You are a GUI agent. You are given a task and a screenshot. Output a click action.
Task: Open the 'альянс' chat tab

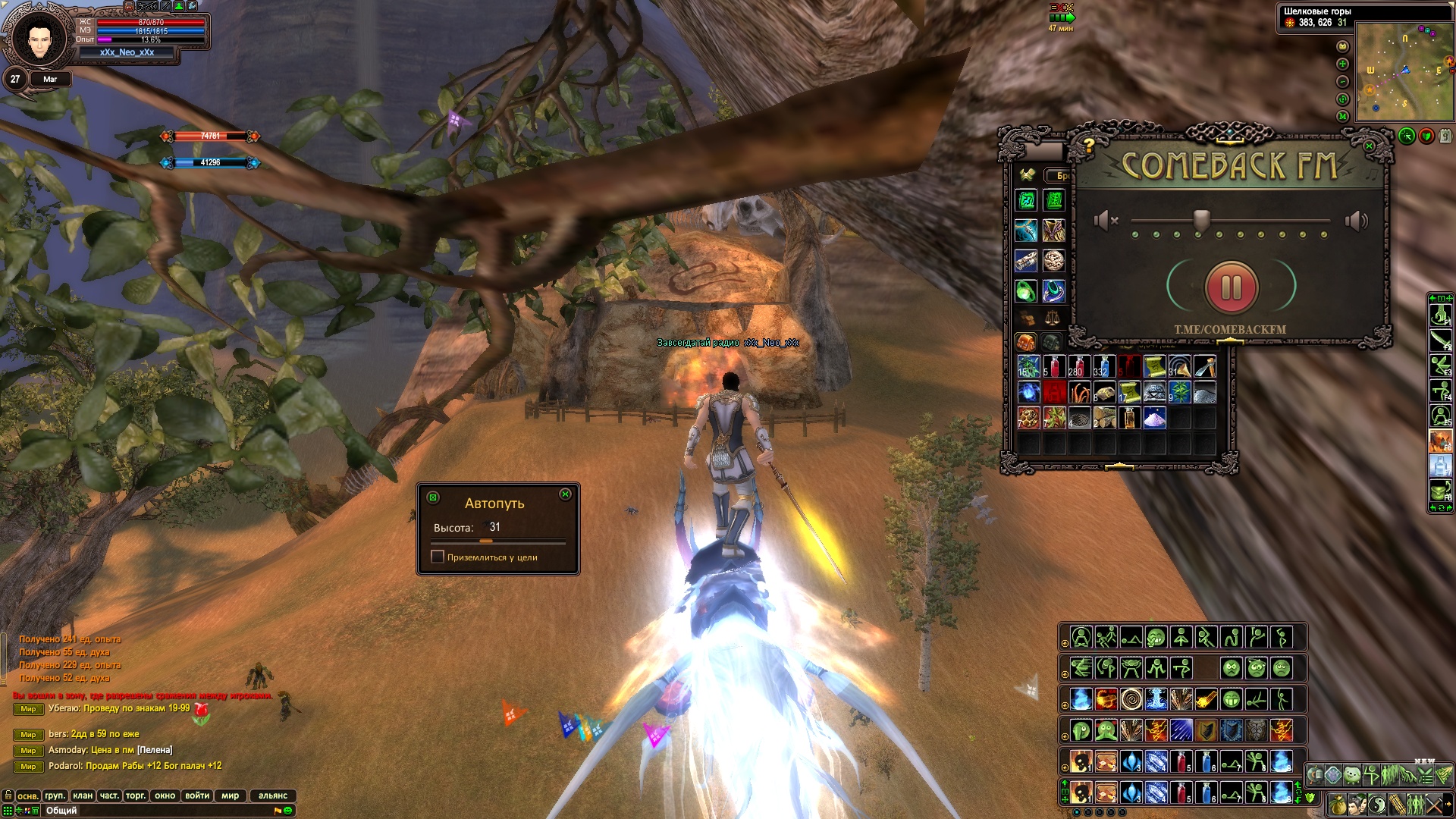coord(272,795)
